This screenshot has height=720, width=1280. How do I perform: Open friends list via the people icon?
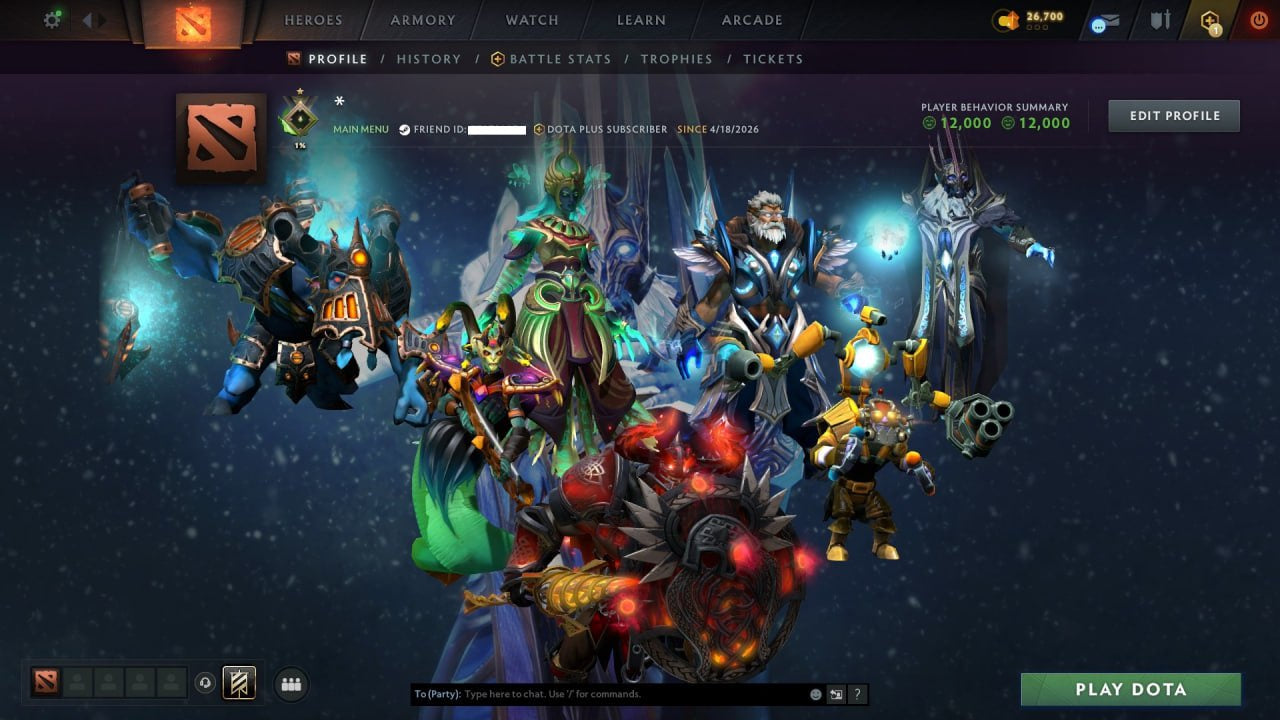pos(290,683)
